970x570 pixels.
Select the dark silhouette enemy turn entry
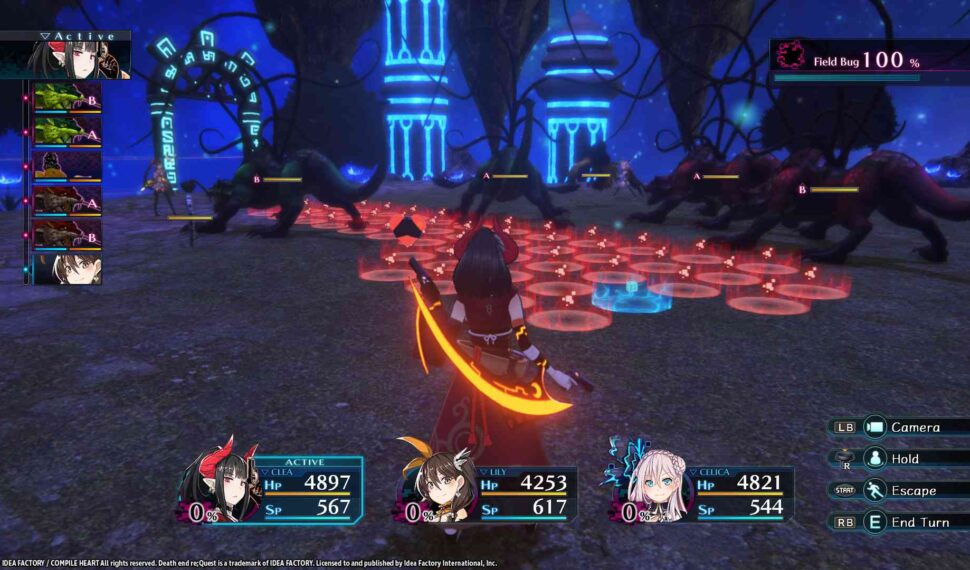tap(67, 165)
